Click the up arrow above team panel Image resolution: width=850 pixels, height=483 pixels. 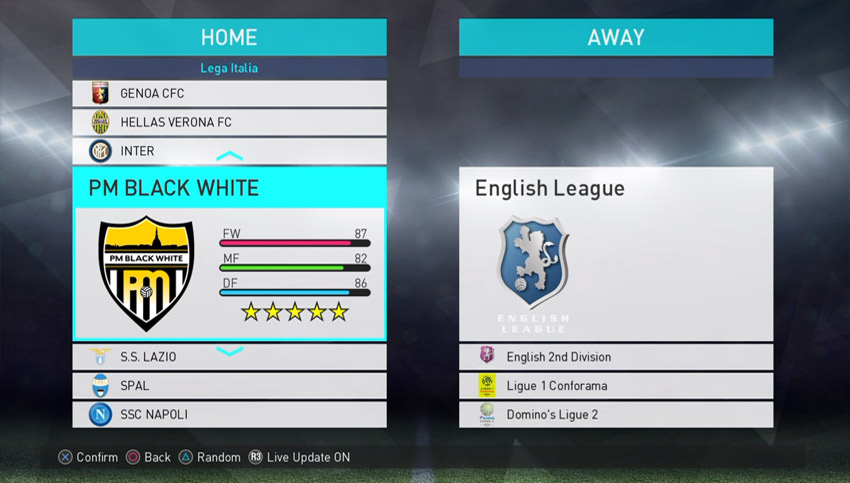pos(229,157)
